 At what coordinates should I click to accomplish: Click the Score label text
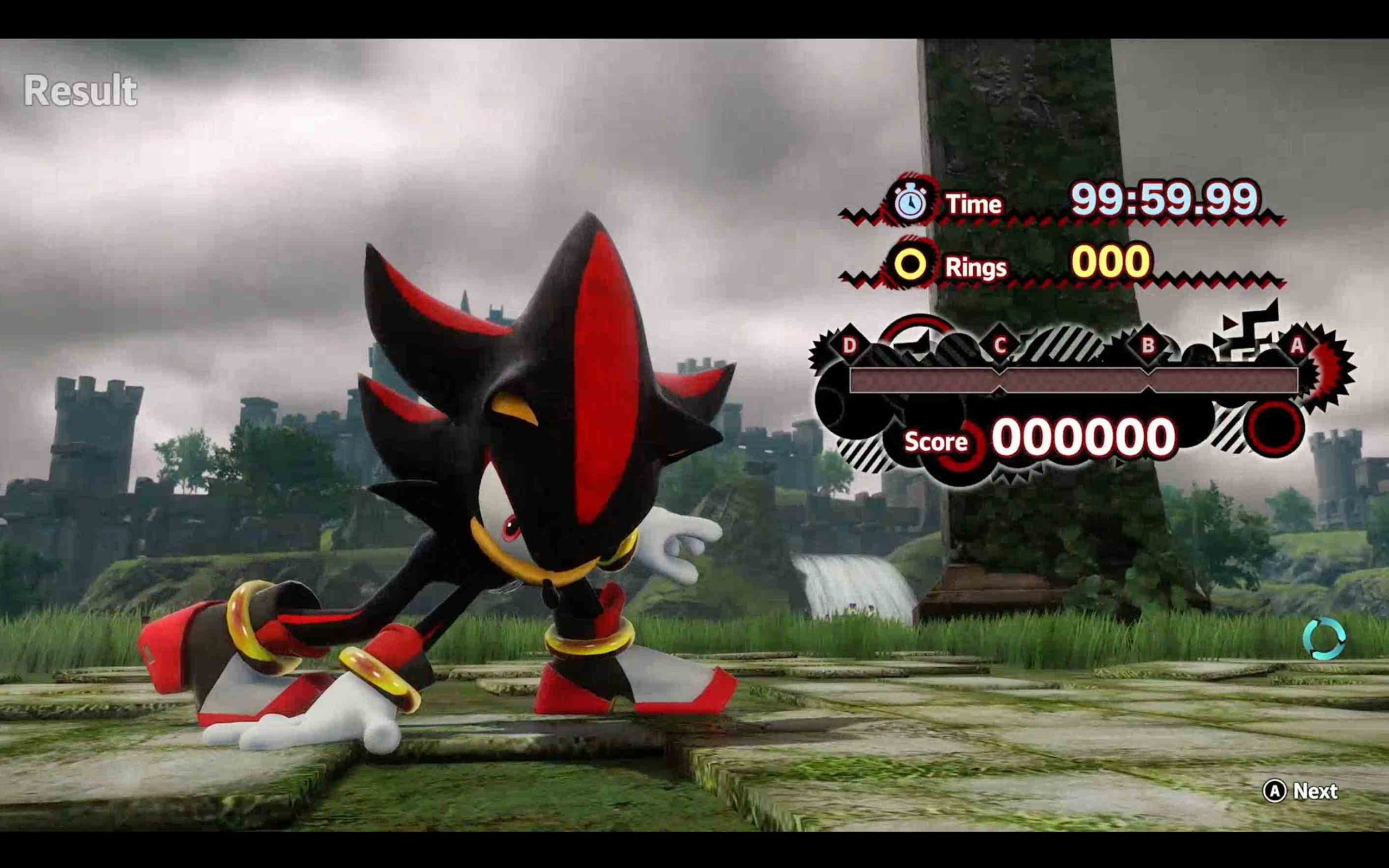click(935, 443)
